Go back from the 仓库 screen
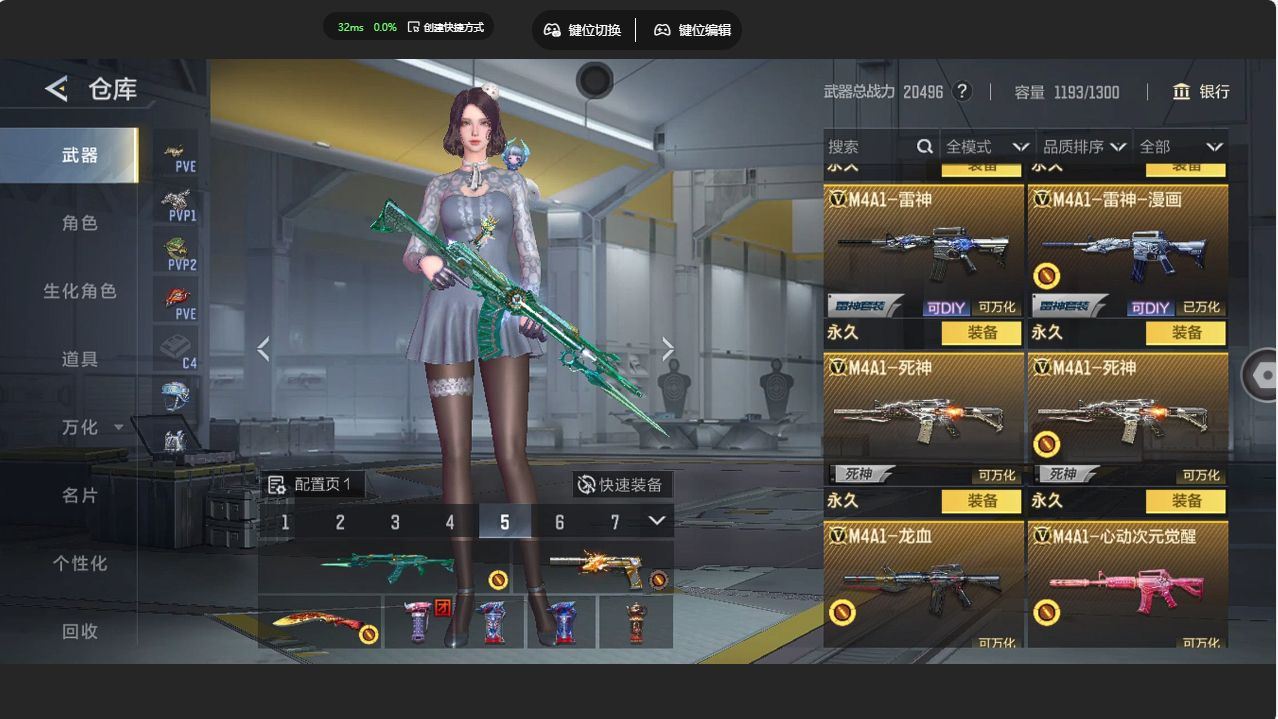The height and width of the screenshot is (719, 1278). pos(56,89)
